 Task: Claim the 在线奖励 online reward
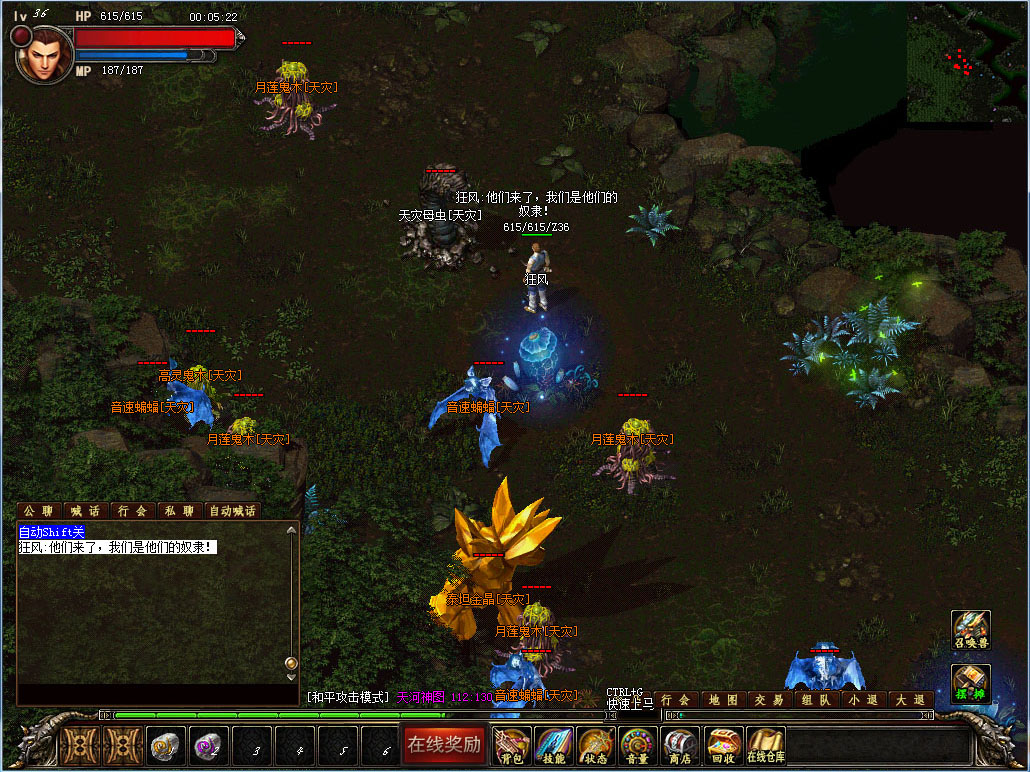444,744
